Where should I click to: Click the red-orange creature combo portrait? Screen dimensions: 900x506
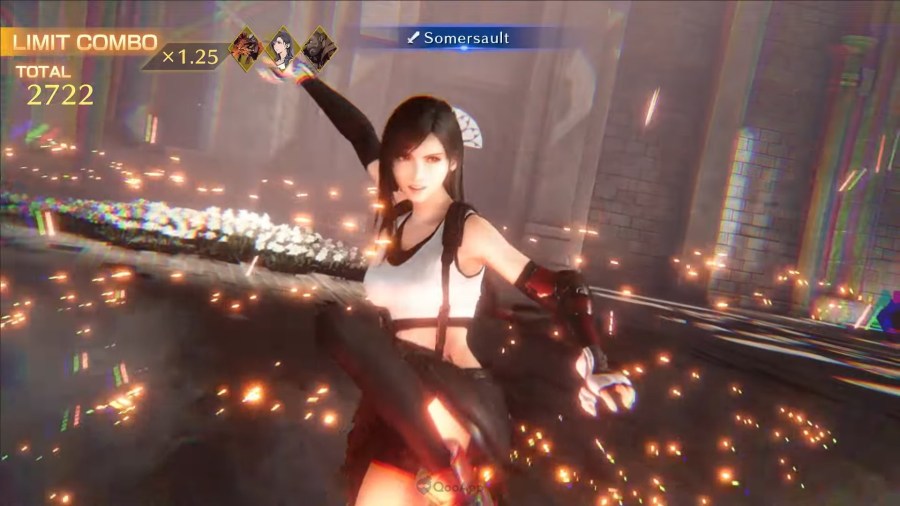pyautogui.click(x=246, y=47)
